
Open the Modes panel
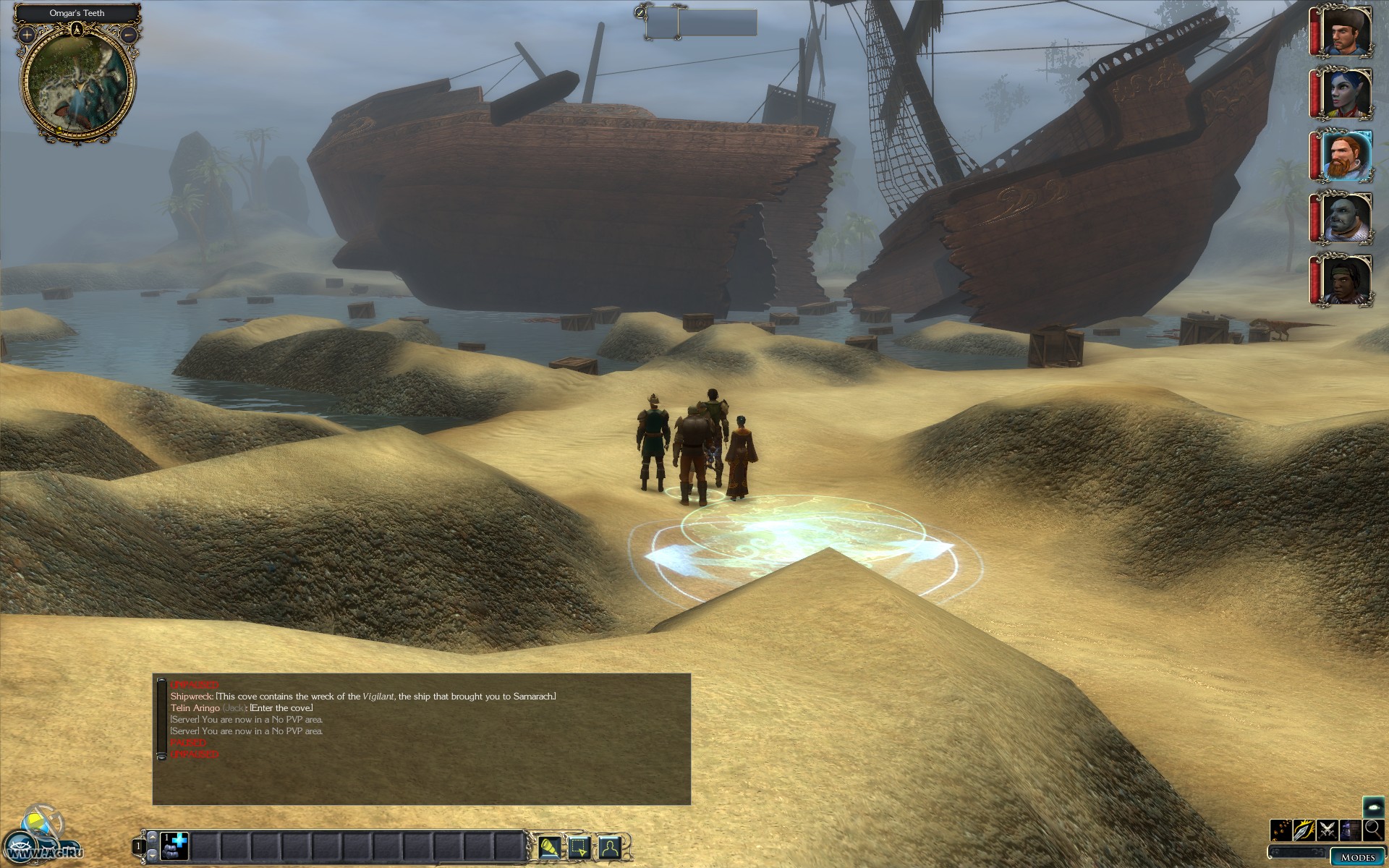click(x=1358, y=857)
